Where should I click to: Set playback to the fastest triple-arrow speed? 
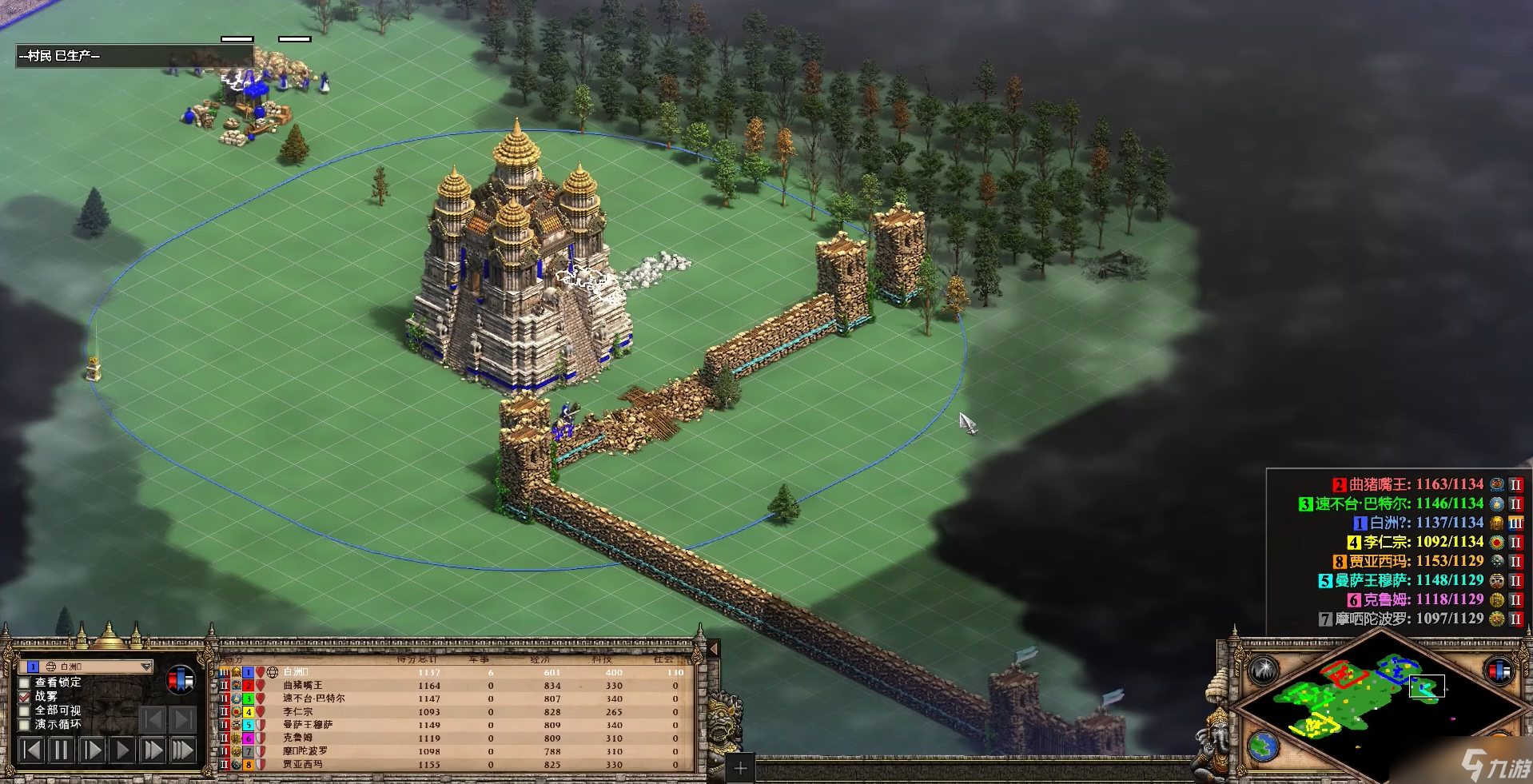182,750
